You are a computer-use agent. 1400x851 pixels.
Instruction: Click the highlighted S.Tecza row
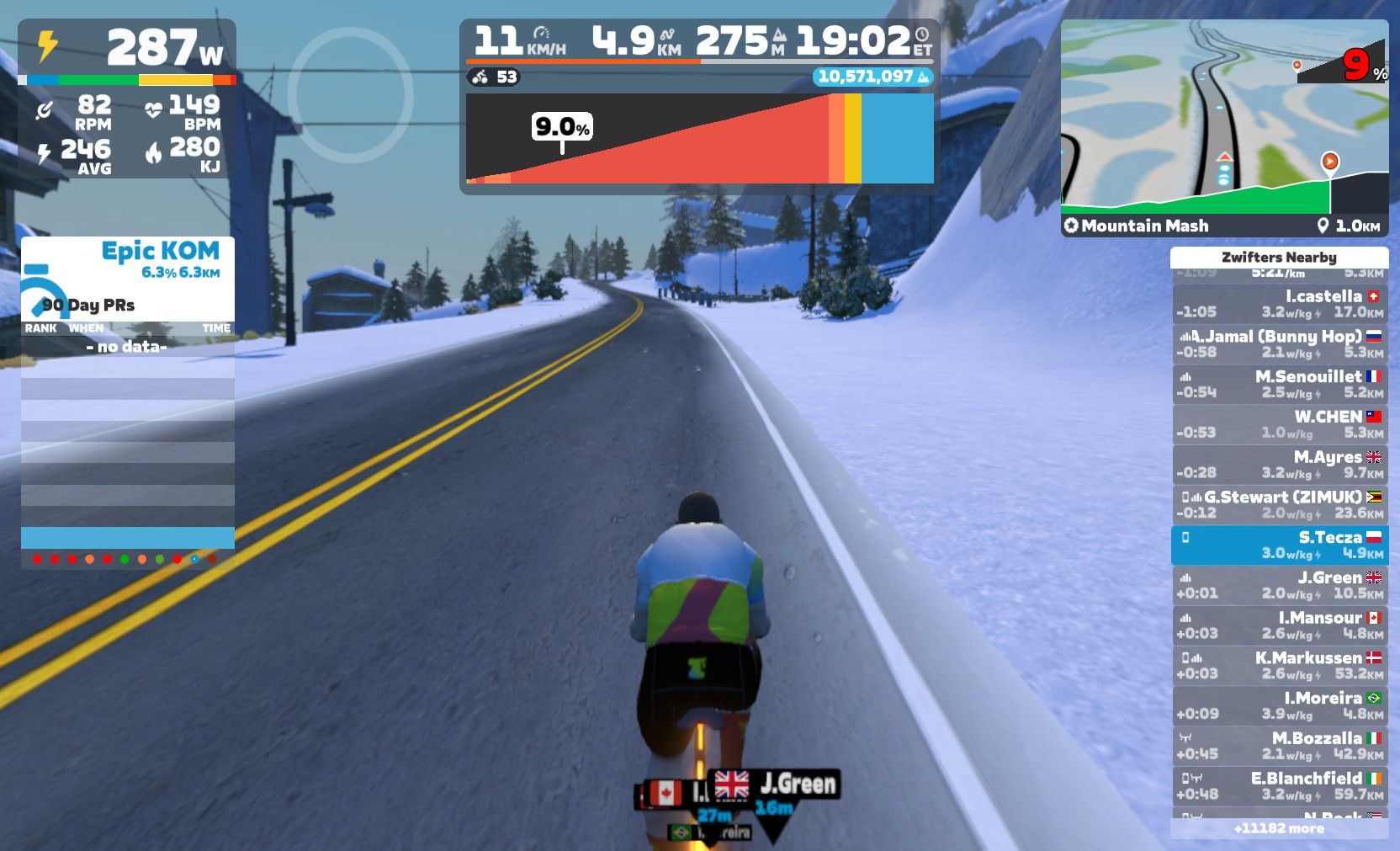pyautogui.click(x=1279, y=545)
